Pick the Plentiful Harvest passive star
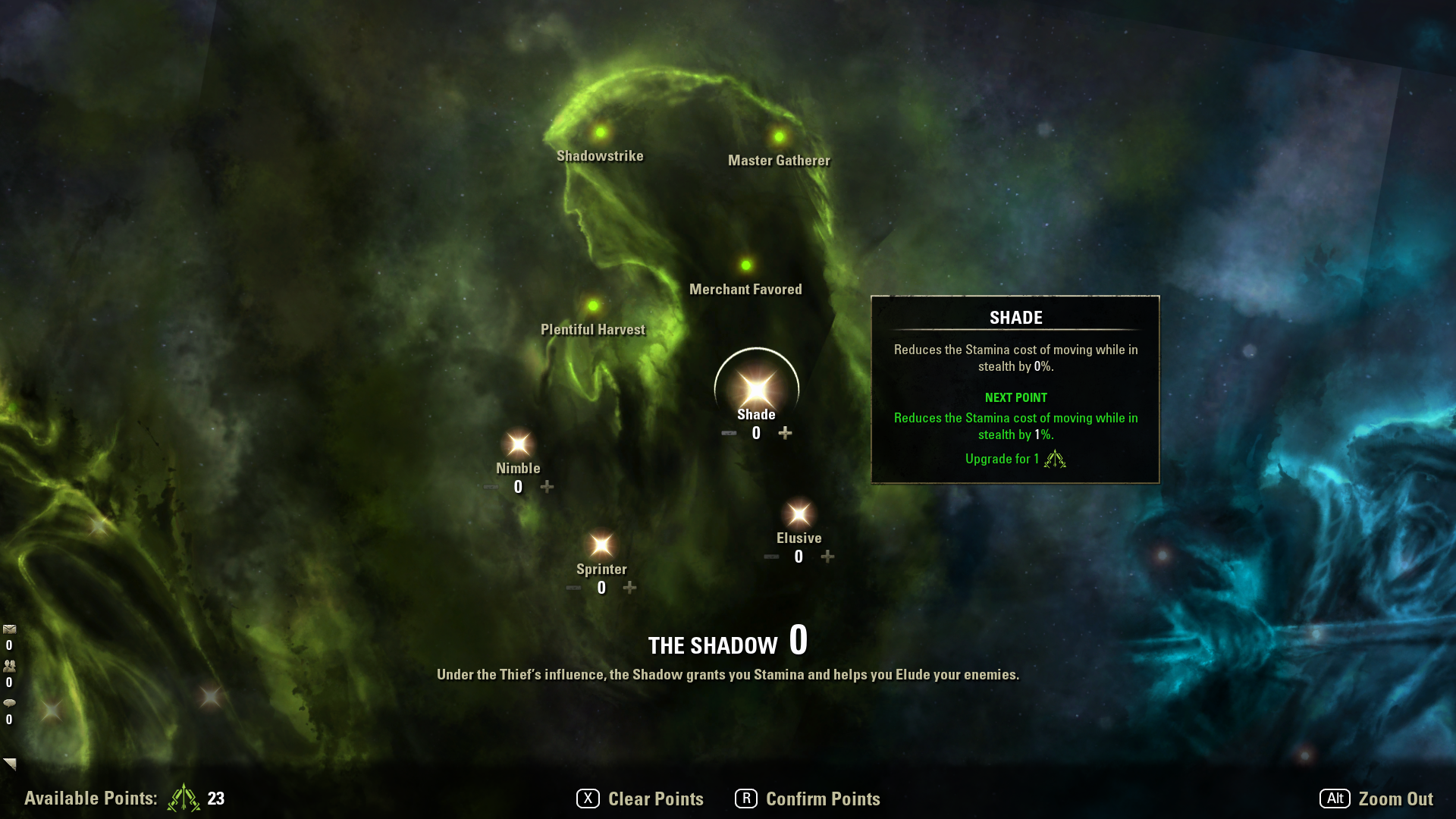 click(x=593, y=306)
